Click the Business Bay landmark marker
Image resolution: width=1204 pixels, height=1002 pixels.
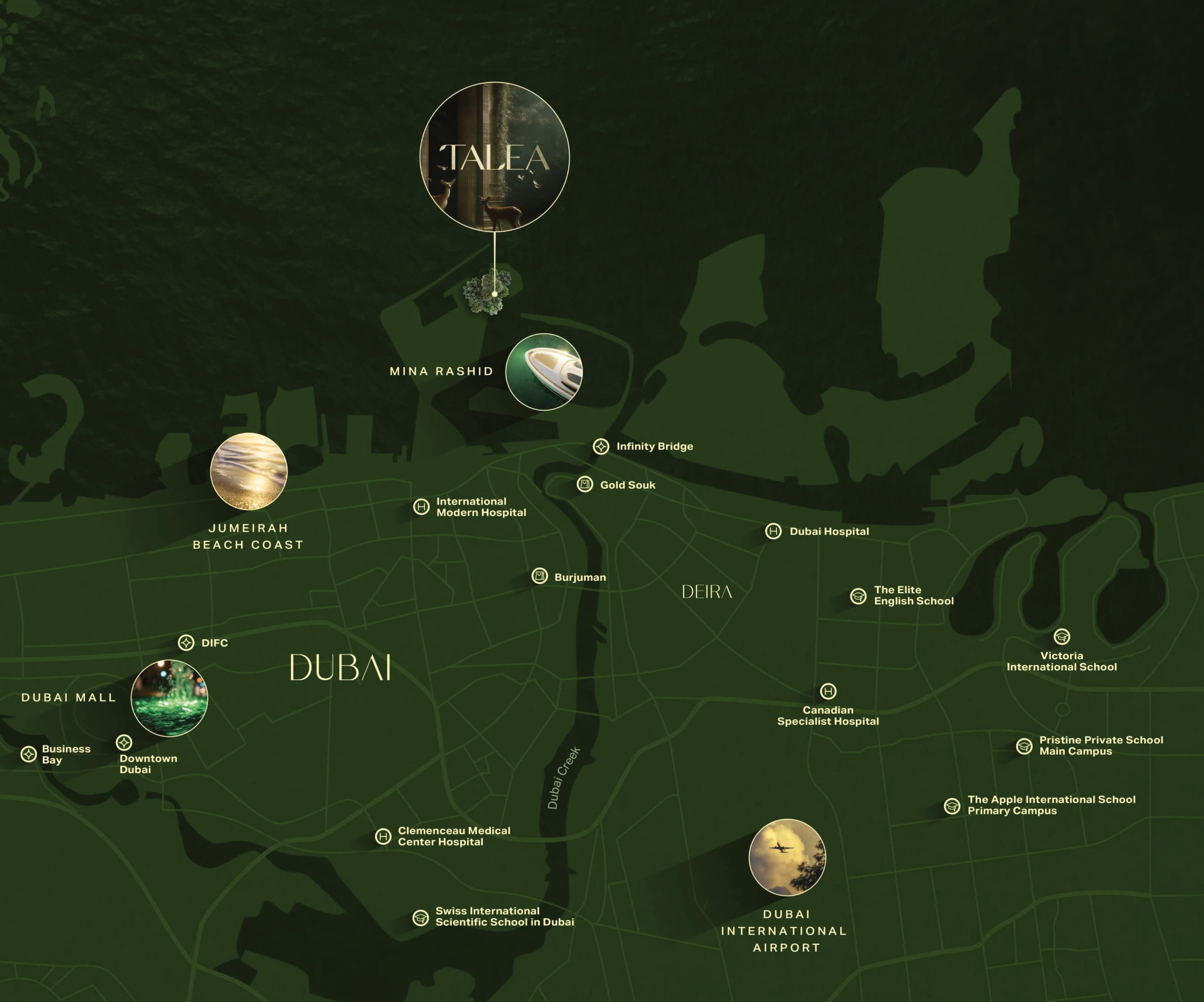coord(29,754)
